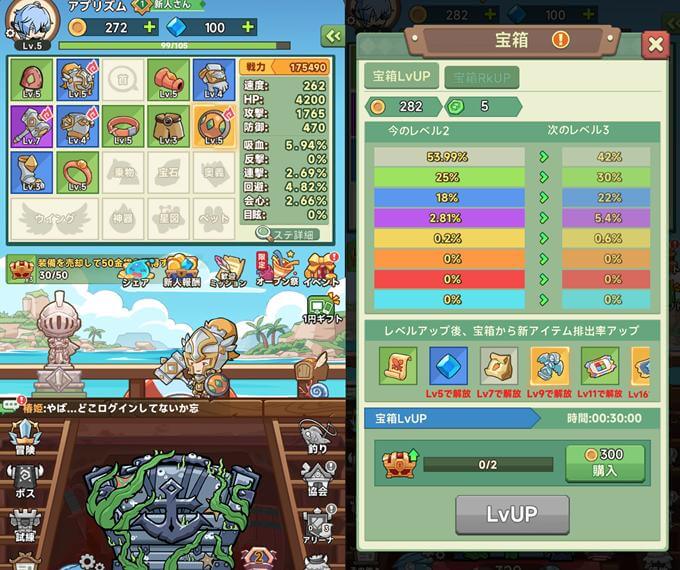Collapse the panel with the green arrow button
Viewport: 680px width, 570px height.
coord(331,36)
